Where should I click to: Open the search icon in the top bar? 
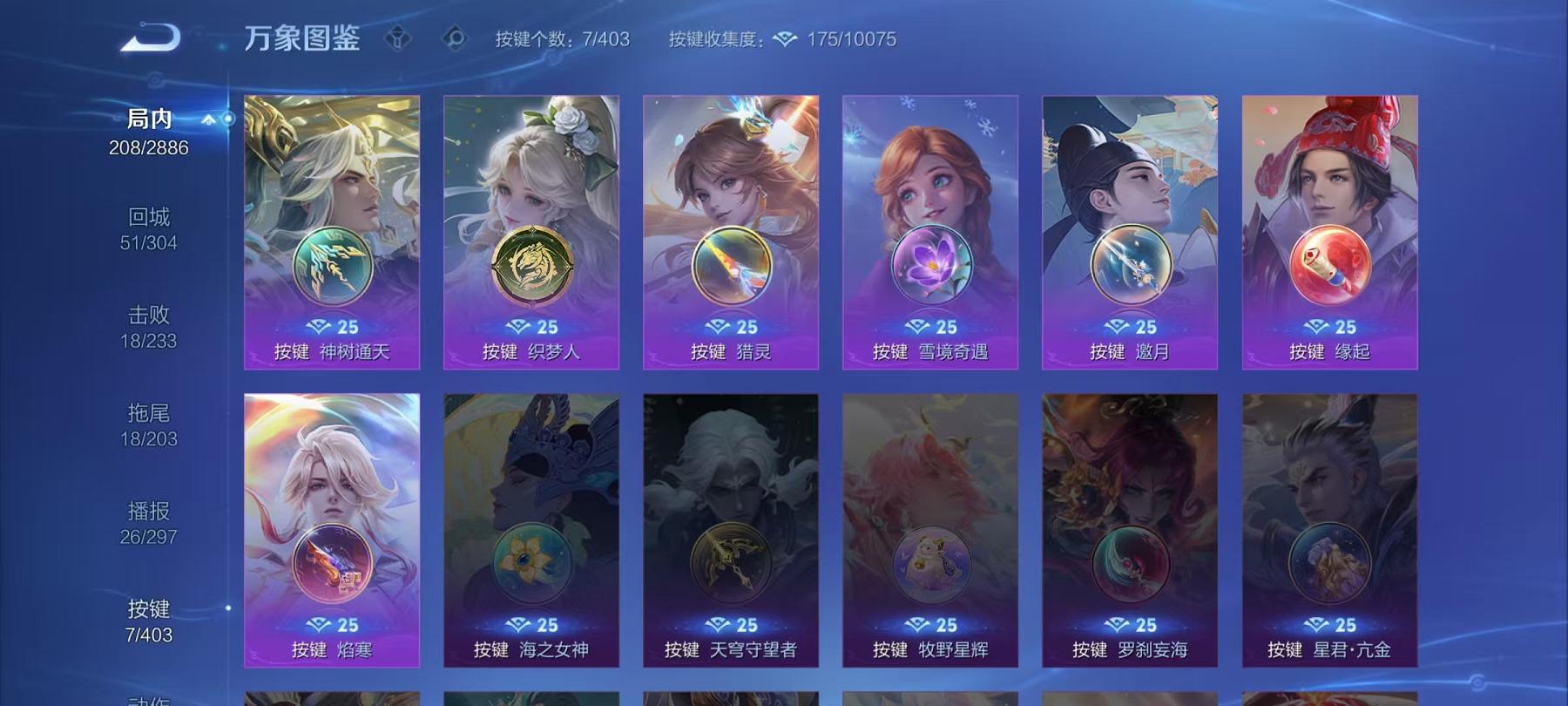pos(455,37)
